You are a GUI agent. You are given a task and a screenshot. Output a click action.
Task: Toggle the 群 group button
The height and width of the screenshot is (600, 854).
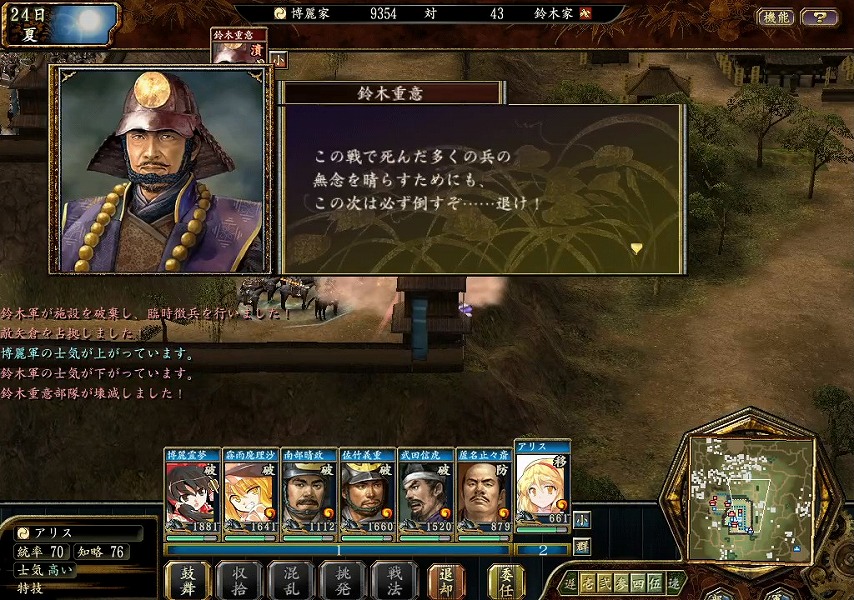click(581, 547)
